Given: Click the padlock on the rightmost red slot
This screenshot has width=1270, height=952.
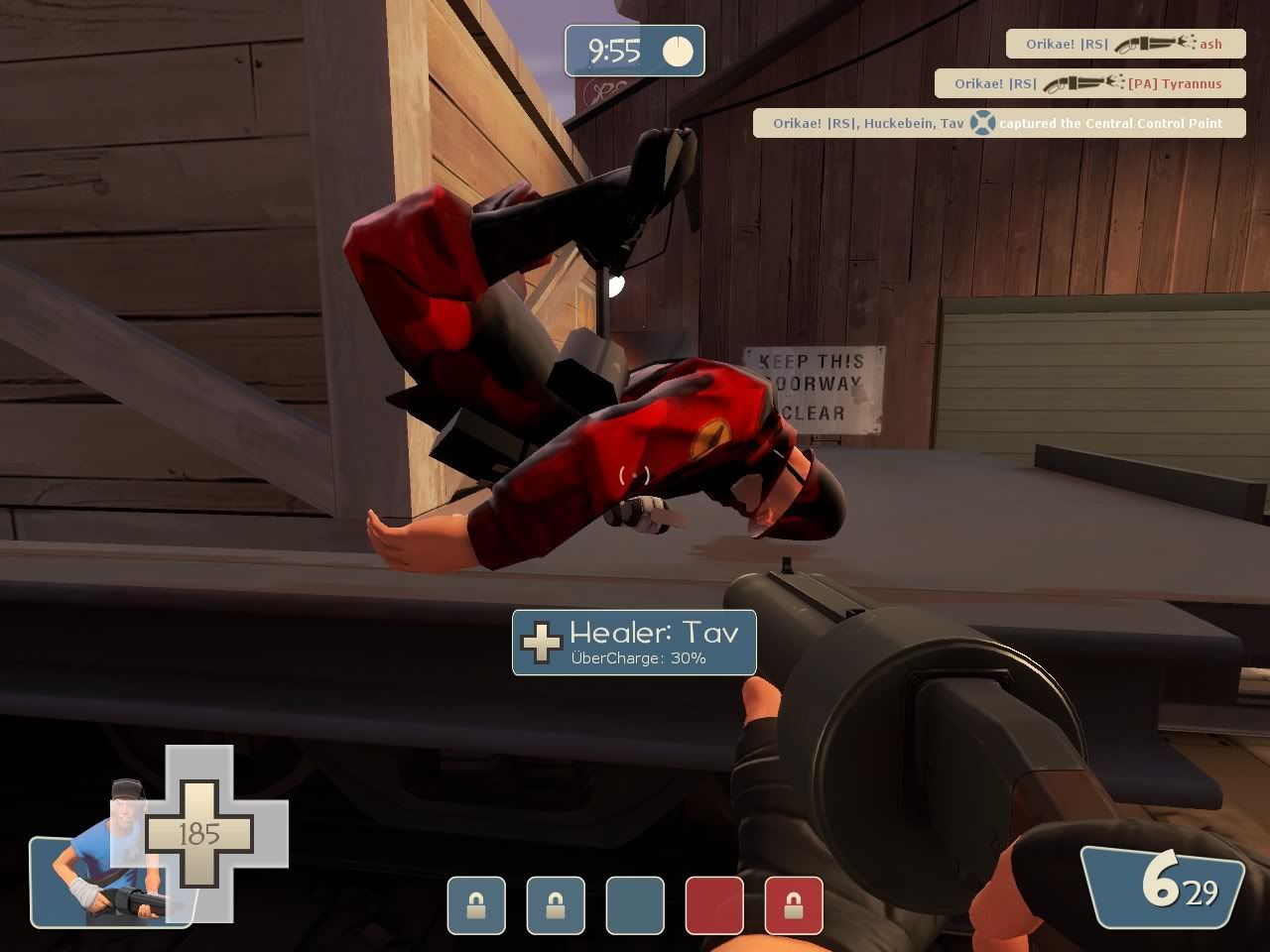Looking at the screenshot, I should (x=793, y=905).
